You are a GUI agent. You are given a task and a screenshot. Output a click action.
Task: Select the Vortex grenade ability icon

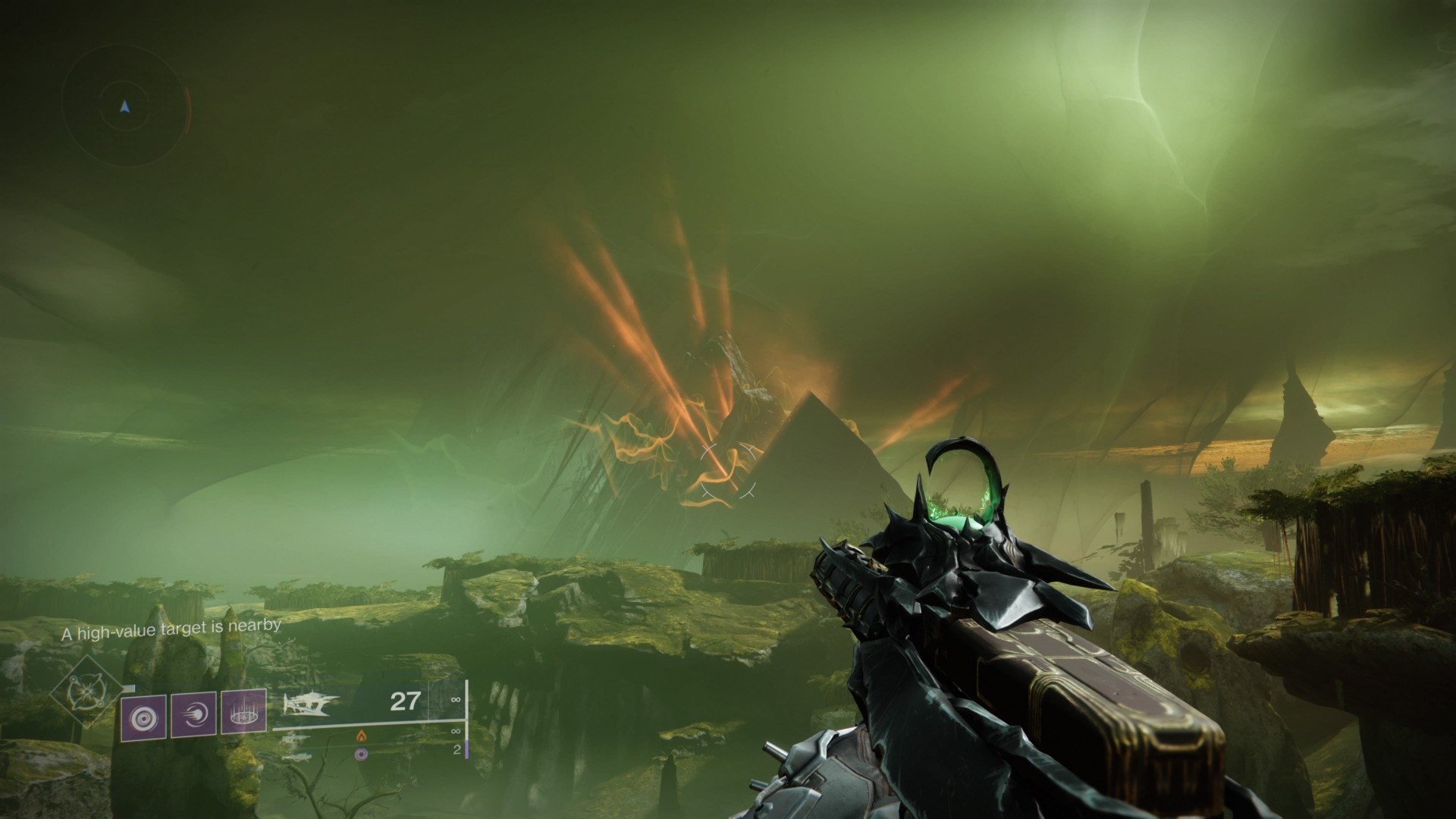point(143,714)
